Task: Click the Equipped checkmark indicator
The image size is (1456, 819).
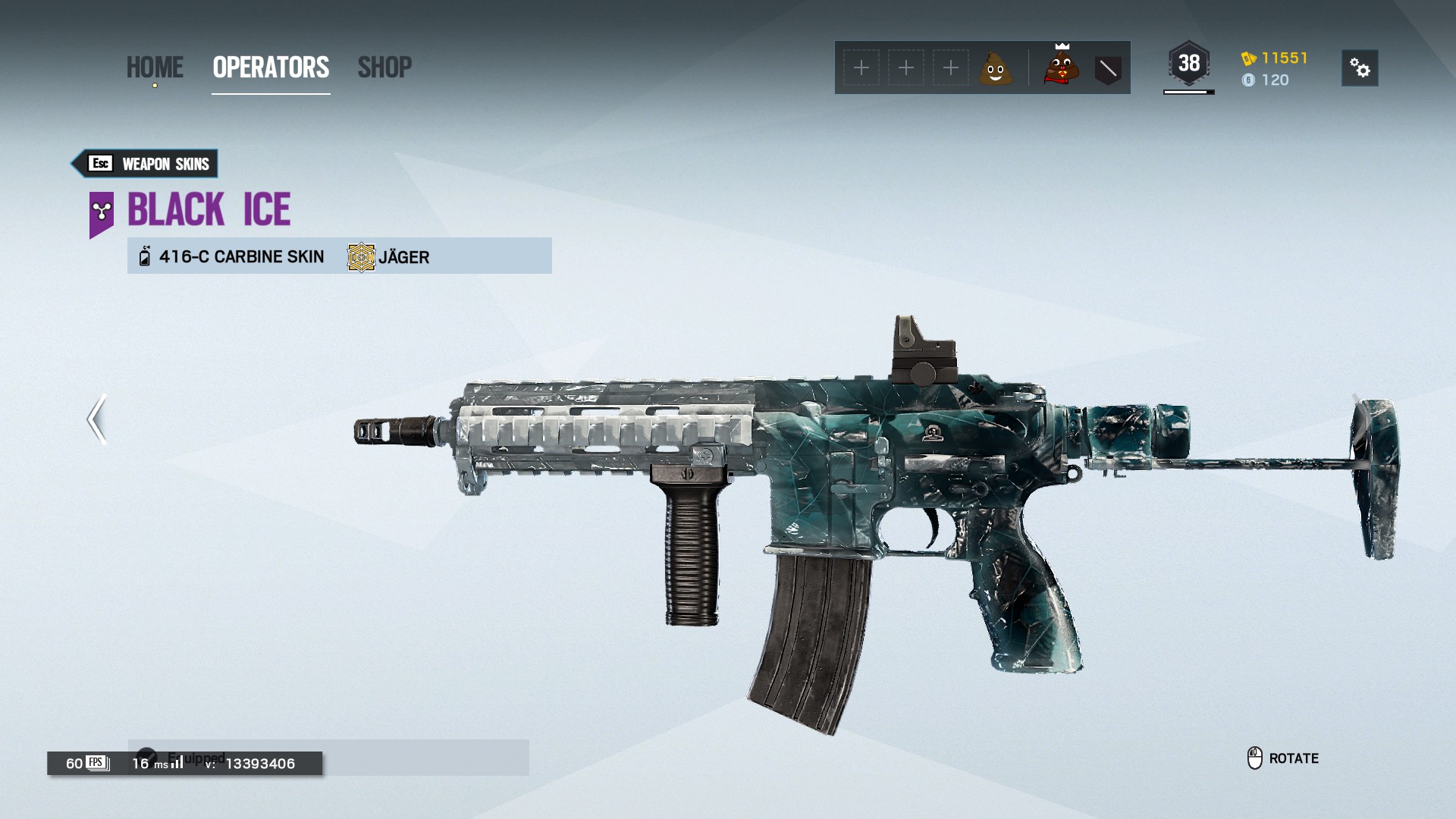Action: pyautogui.click(x=149, y=756)
